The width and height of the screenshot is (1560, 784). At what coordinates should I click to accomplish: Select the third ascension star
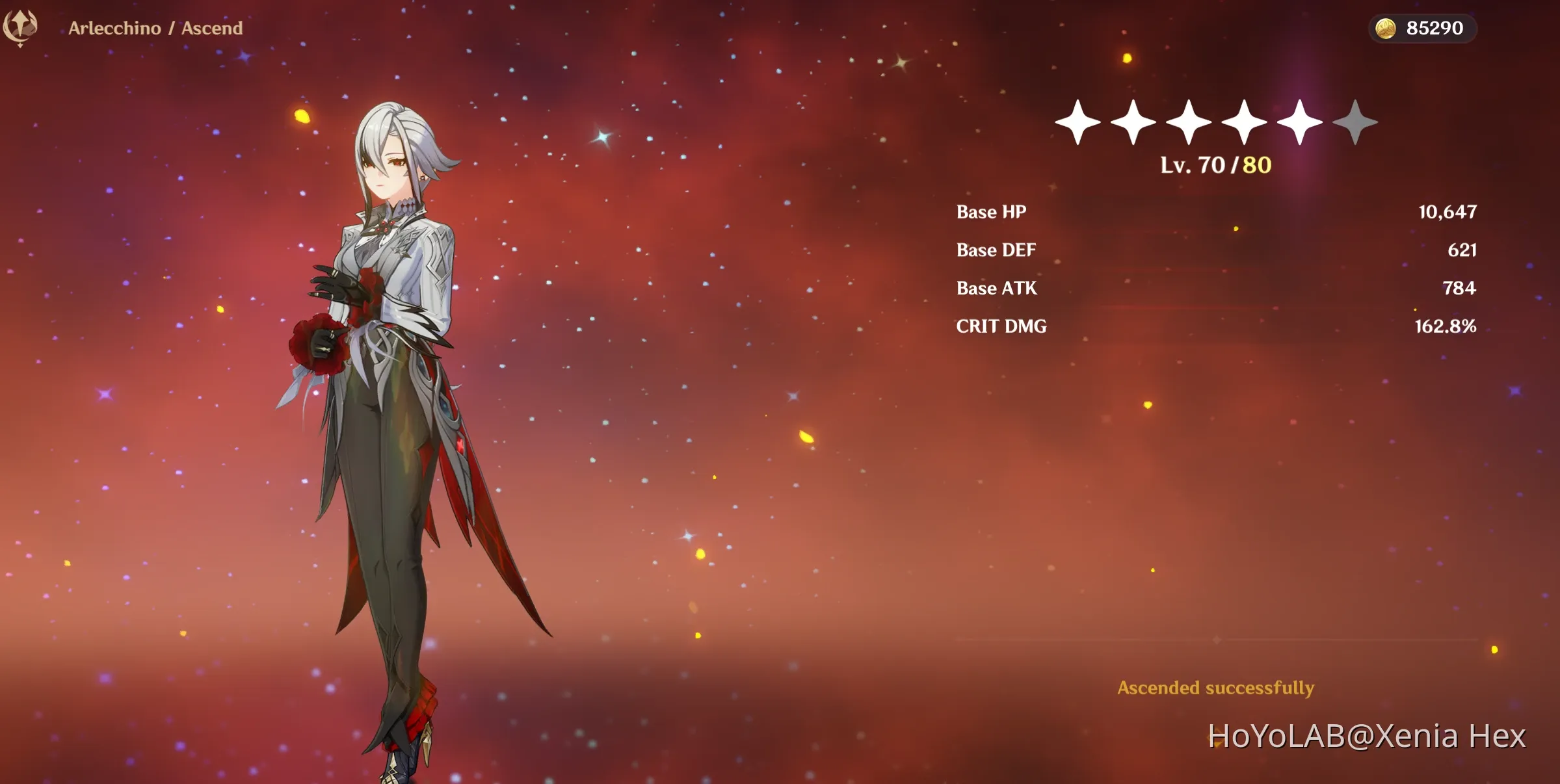tap(1189, 122)
